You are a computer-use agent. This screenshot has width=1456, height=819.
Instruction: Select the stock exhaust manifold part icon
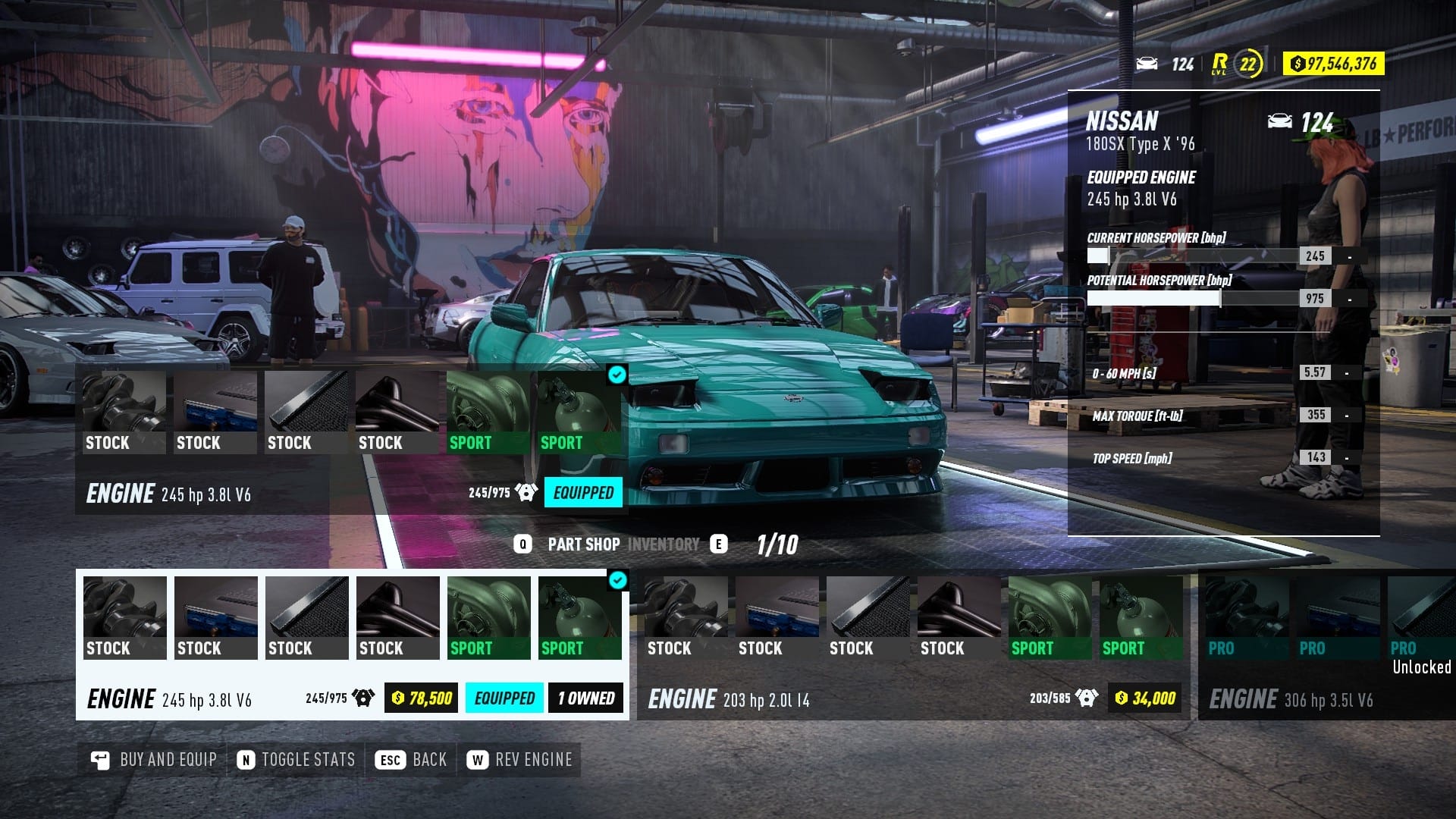click(x=397, y=616)
